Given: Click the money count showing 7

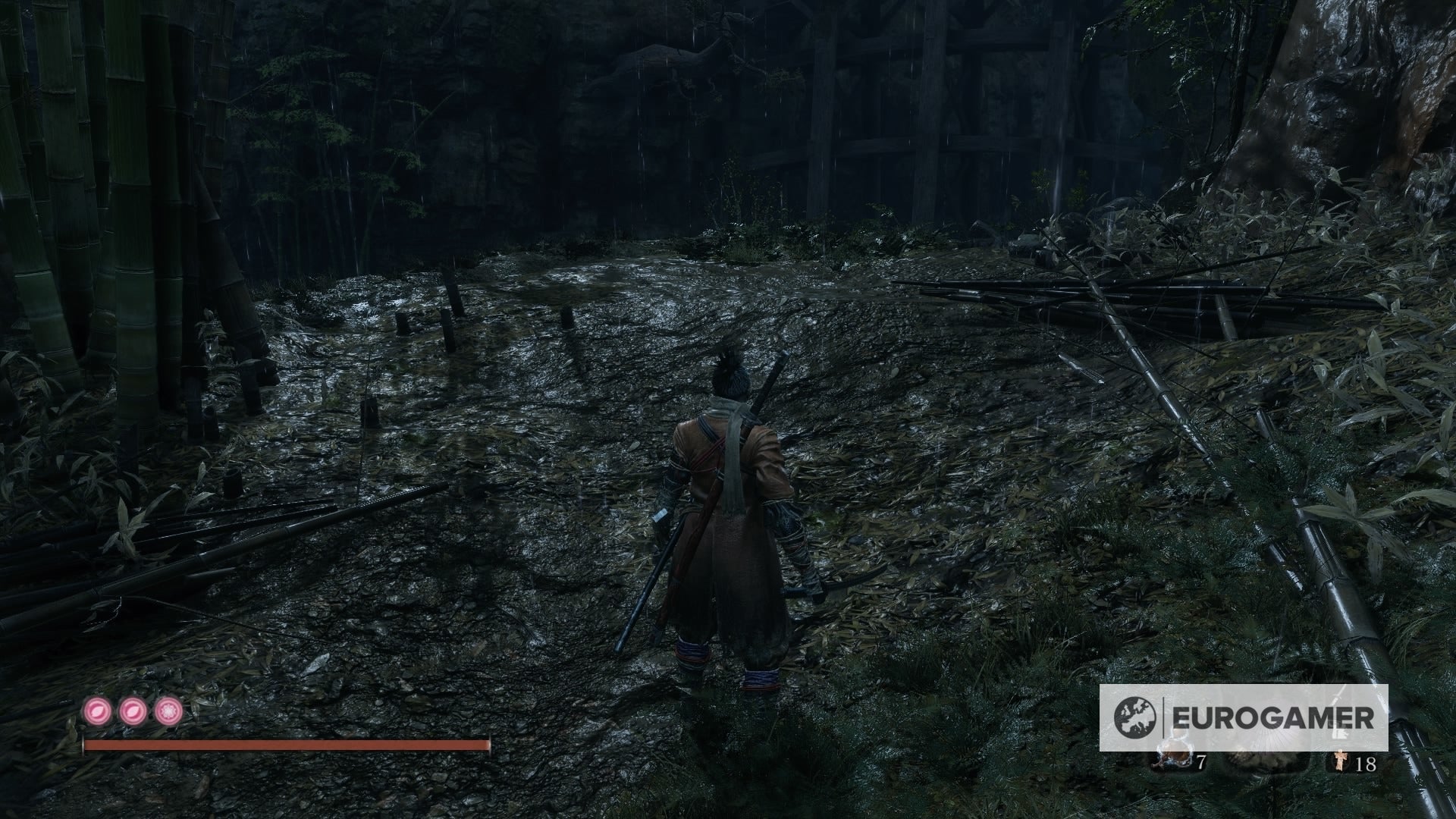Looking at the screenshot, I should [x=1202, y=762].
